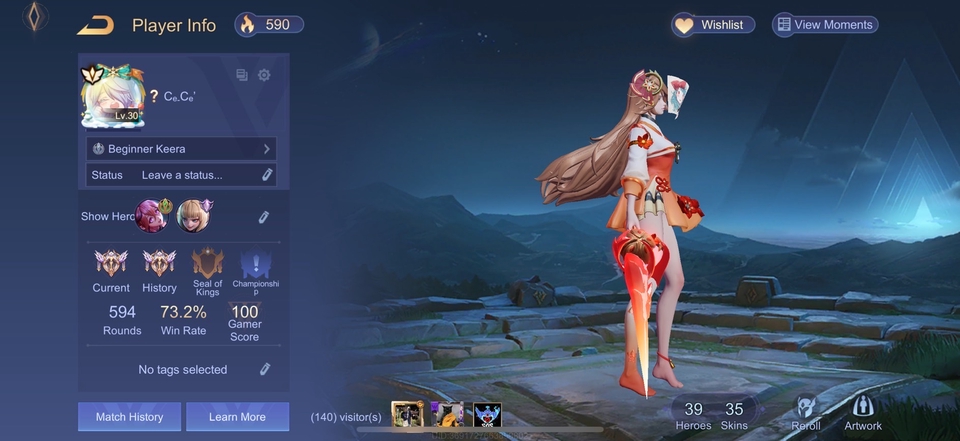Screen dimensions: 960x441
Task: Reroll the displayed hero
Action: coord(806,413)
